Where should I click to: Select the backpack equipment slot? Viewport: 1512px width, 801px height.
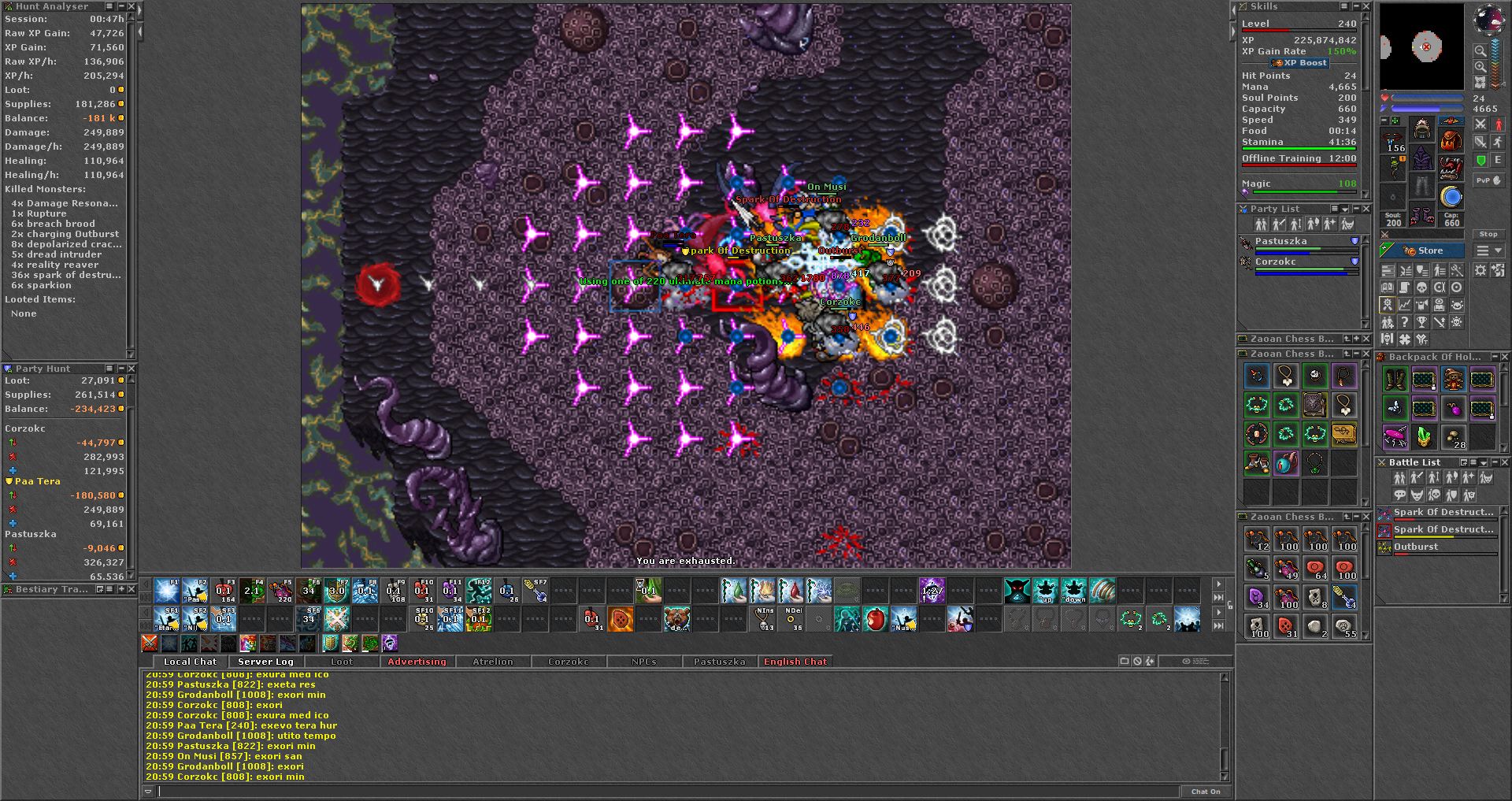tap(1451, 142)
